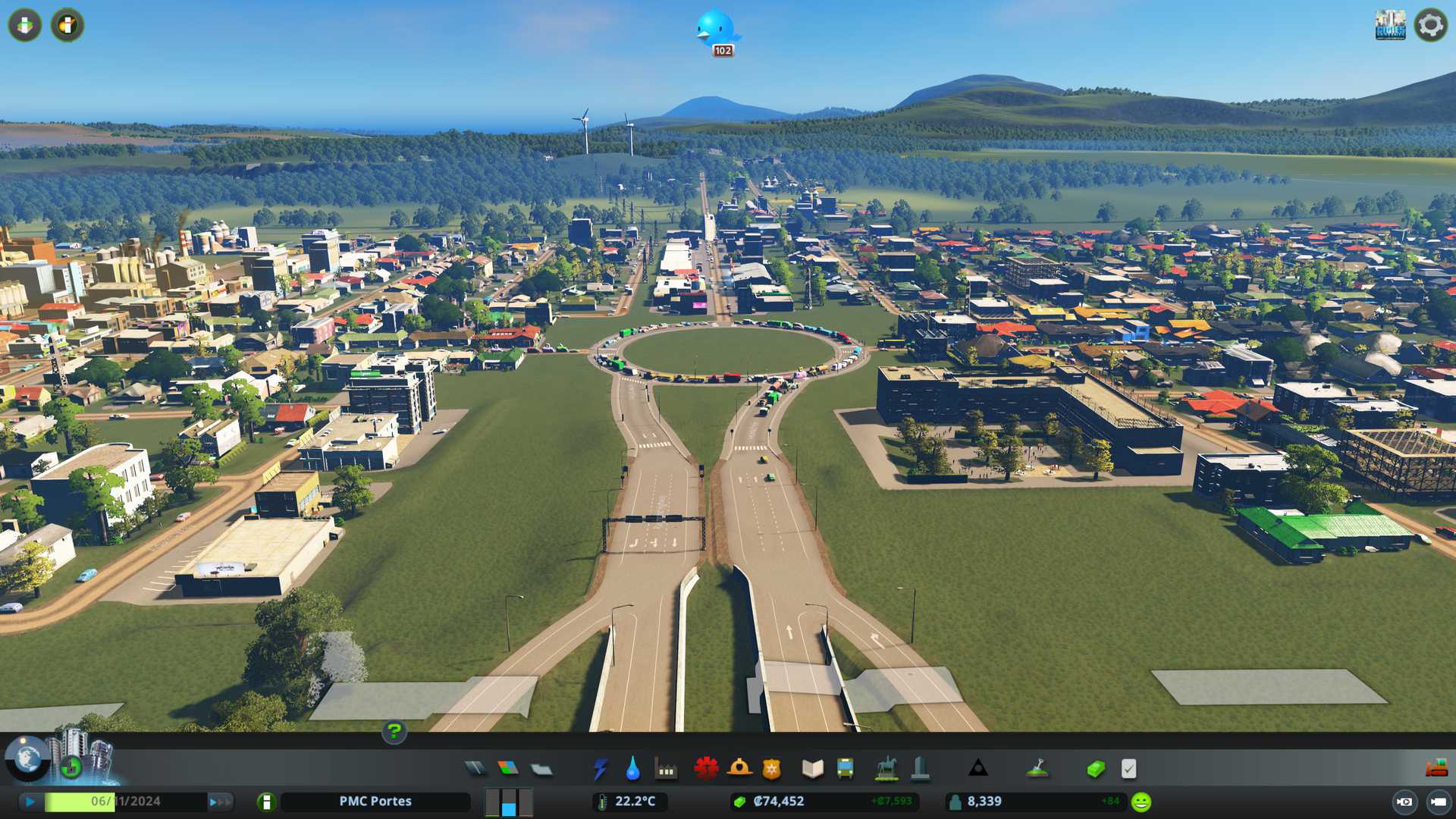
Task: Open the Roads build menu
Action: click(475, 769)
